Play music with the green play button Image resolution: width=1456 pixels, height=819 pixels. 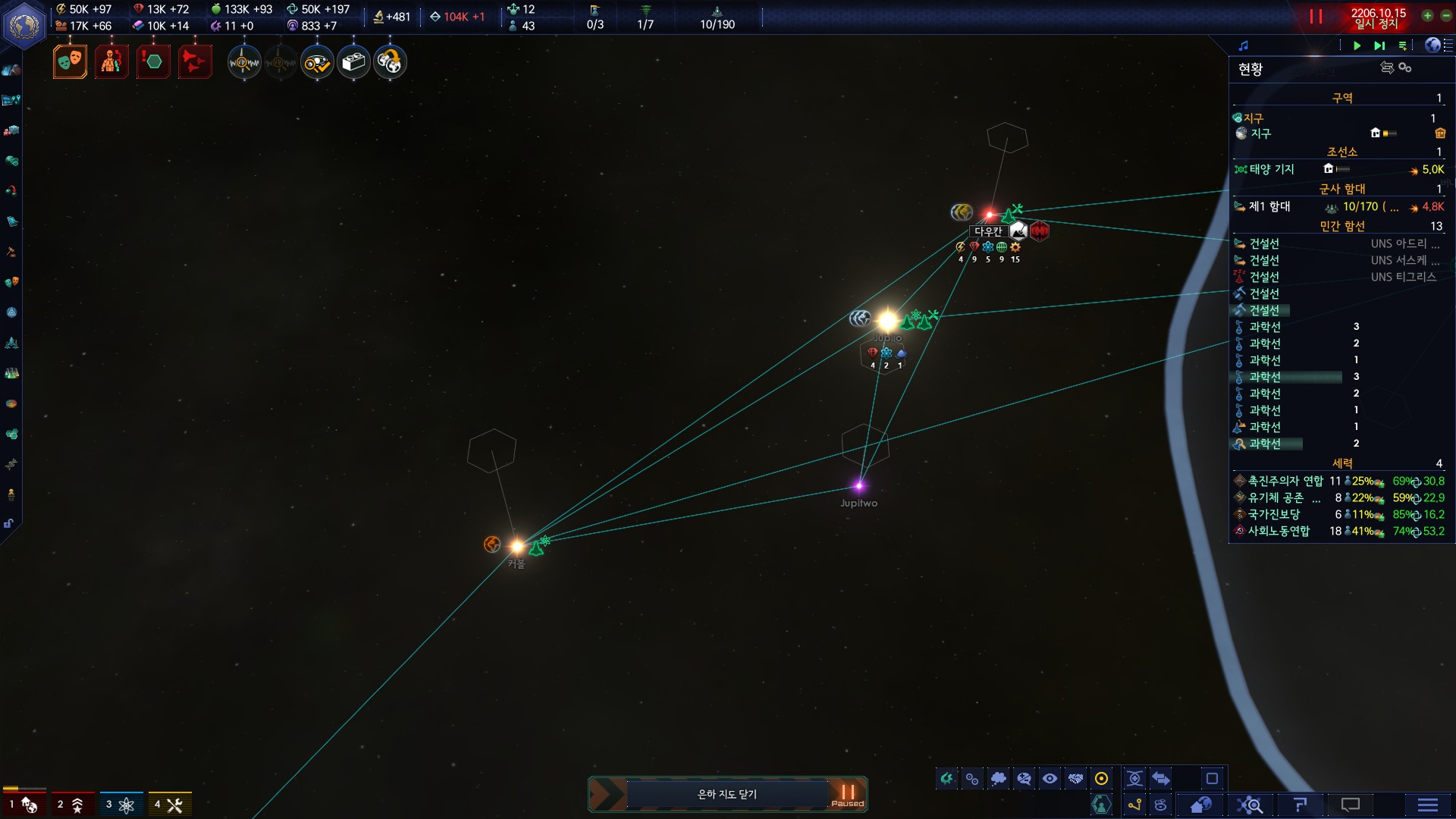1357,45
